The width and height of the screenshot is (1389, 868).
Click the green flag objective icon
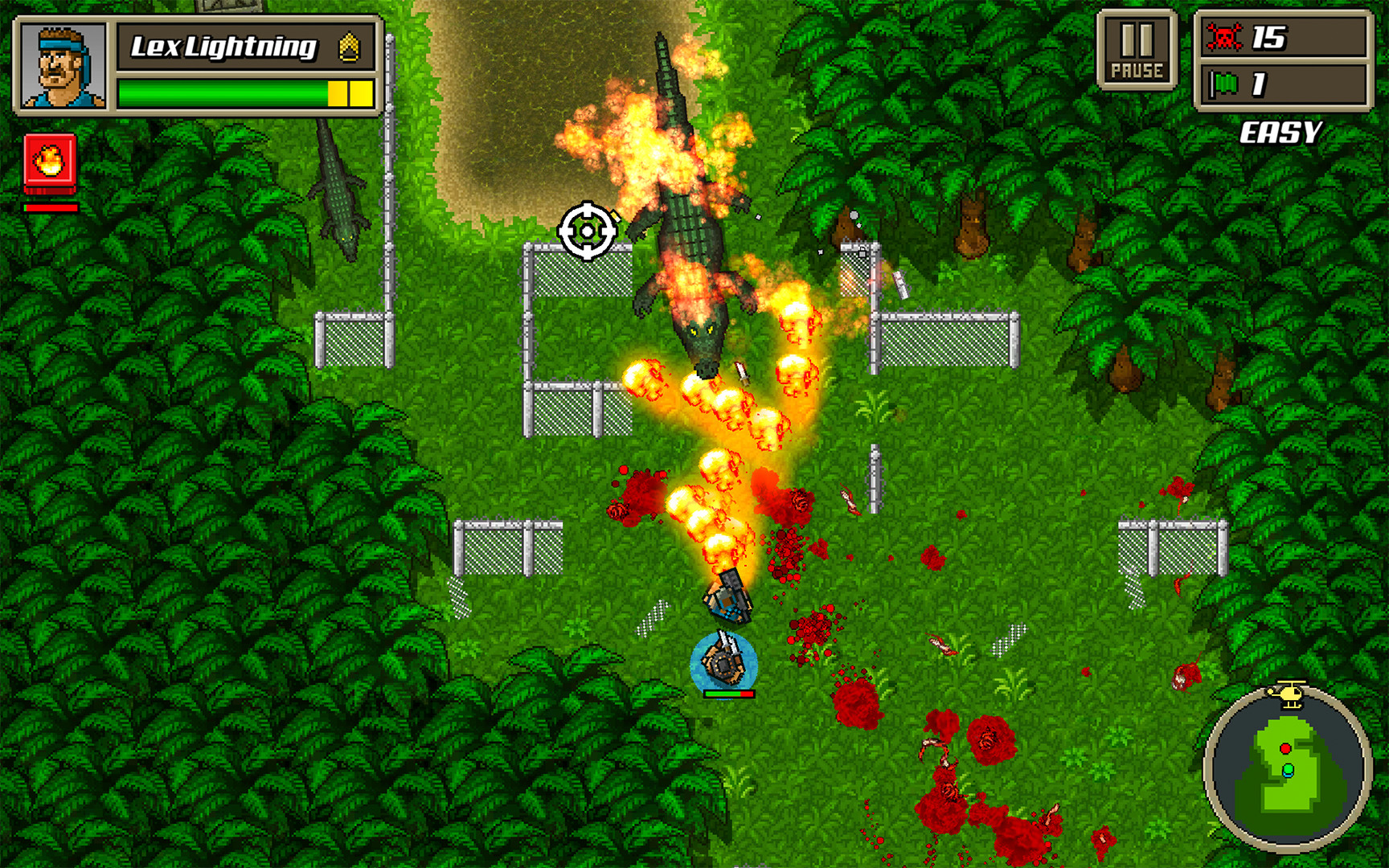coord(1225,84)
